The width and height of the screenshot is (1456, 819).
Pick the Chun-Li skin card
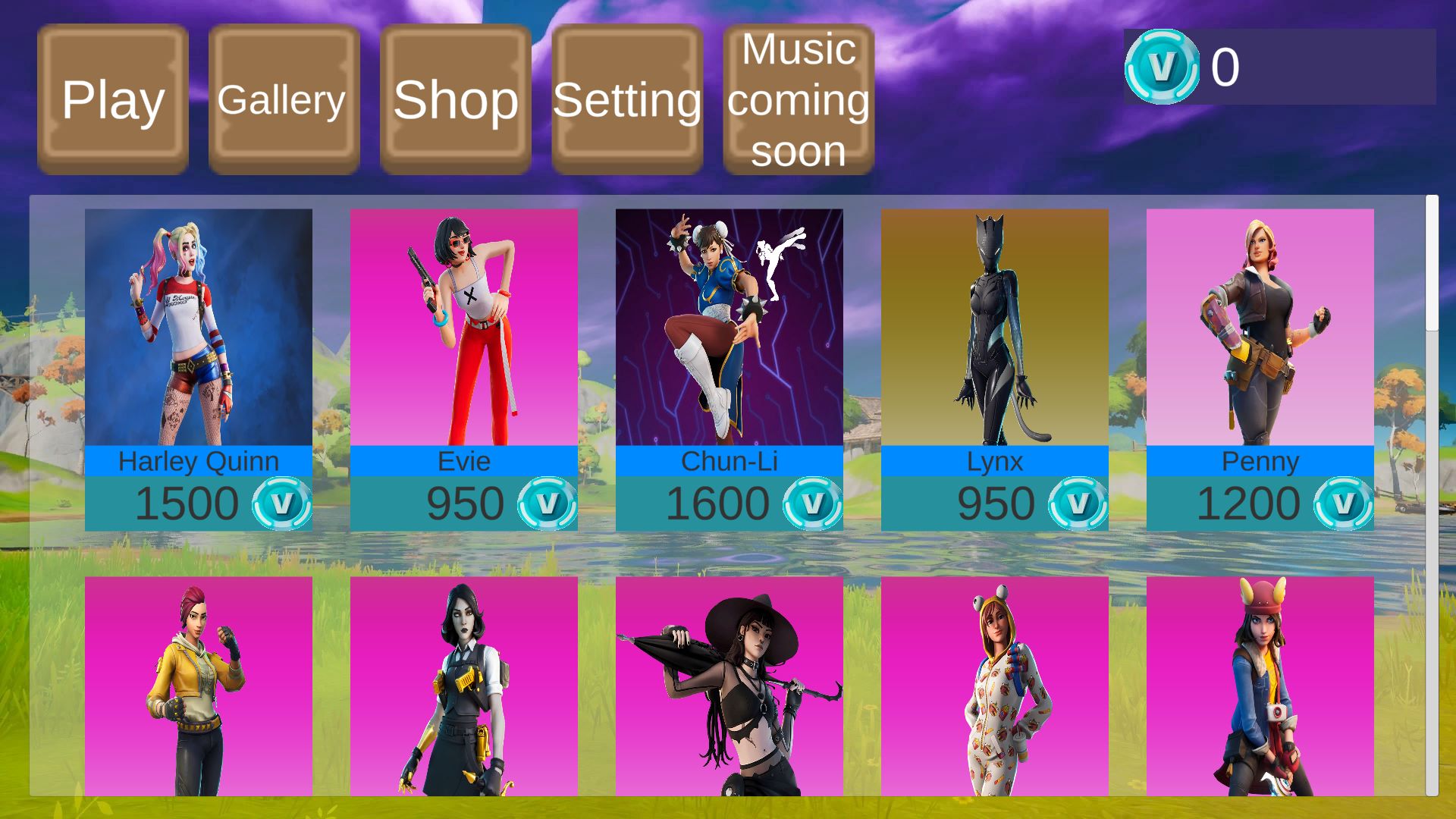(730, 327)
